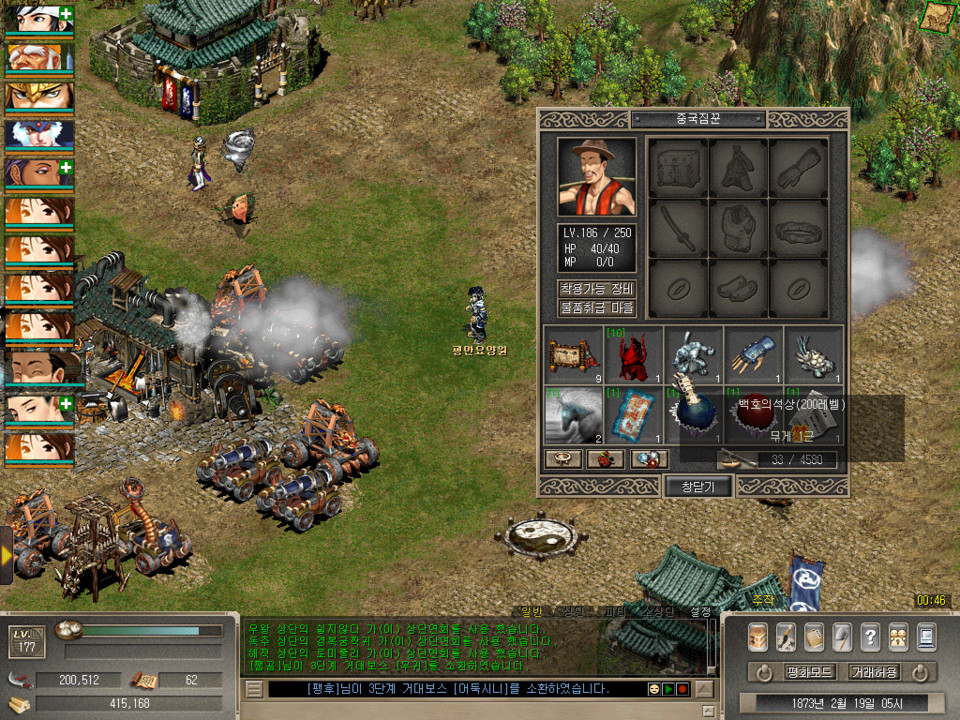
Task: Select the blue clawed gauntlet item
Action: click(753, 355)
